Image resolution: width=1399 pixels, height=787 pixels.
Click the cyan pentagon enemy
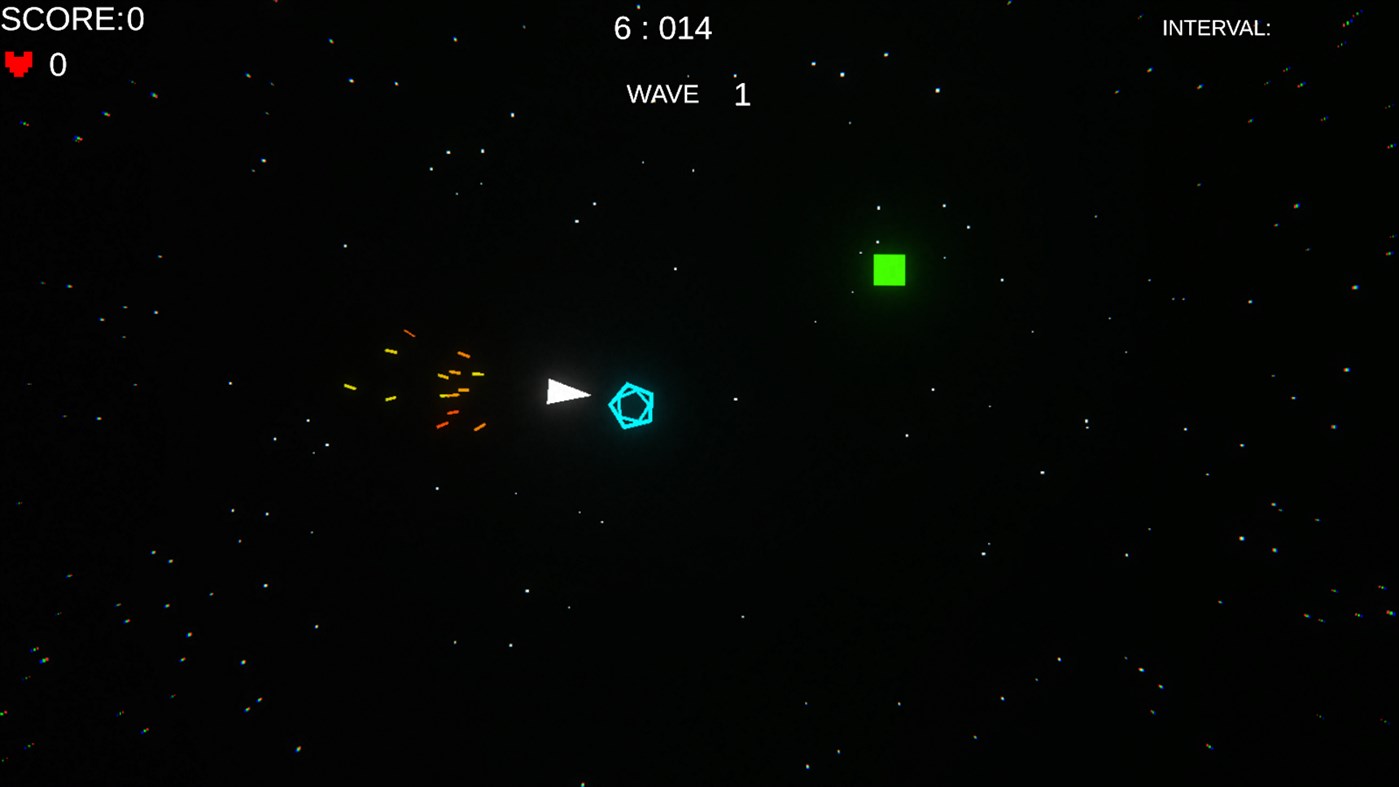coord(631,406)
